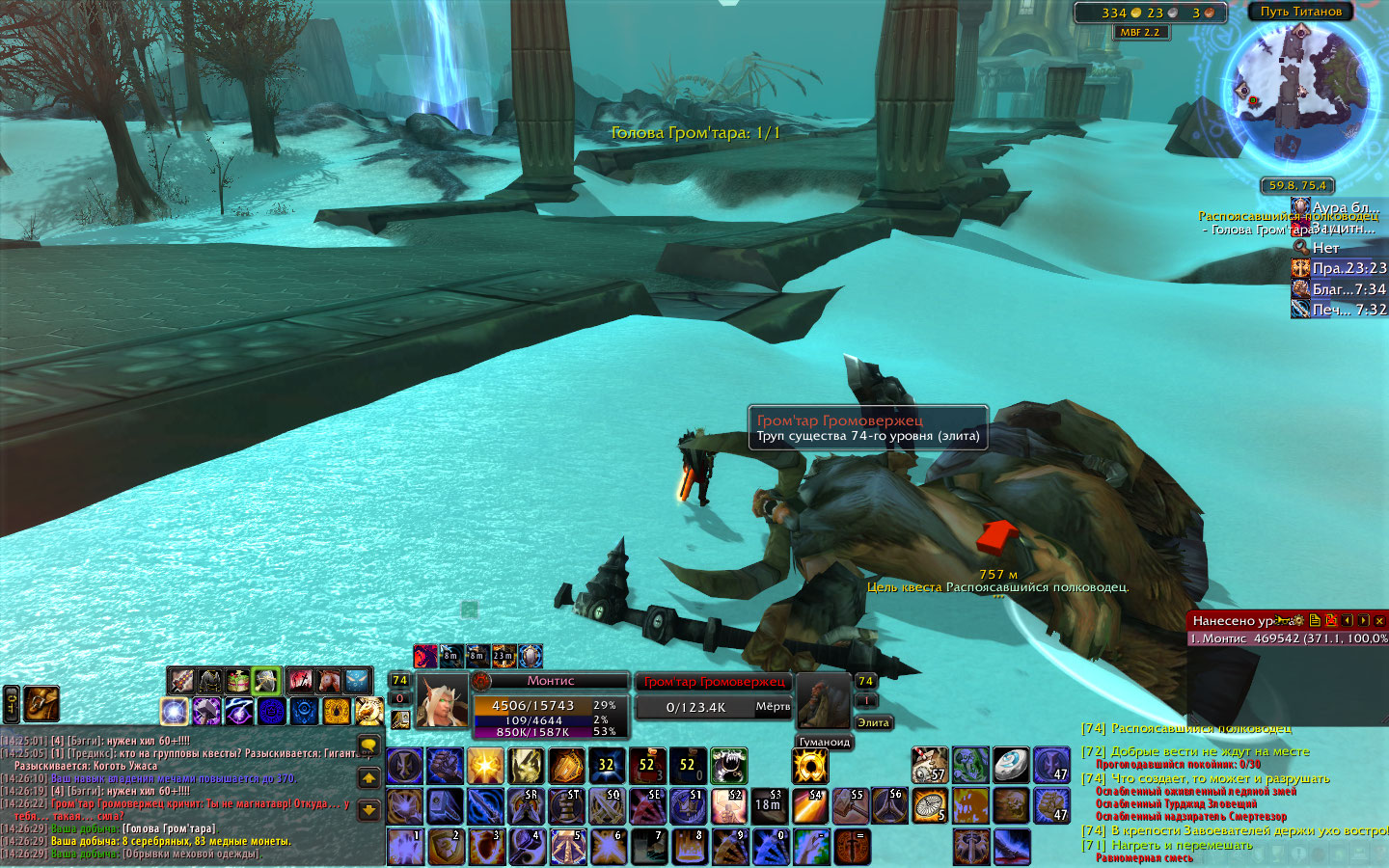
Task: Close the damage meter window
Action: tap(1379, 620)
